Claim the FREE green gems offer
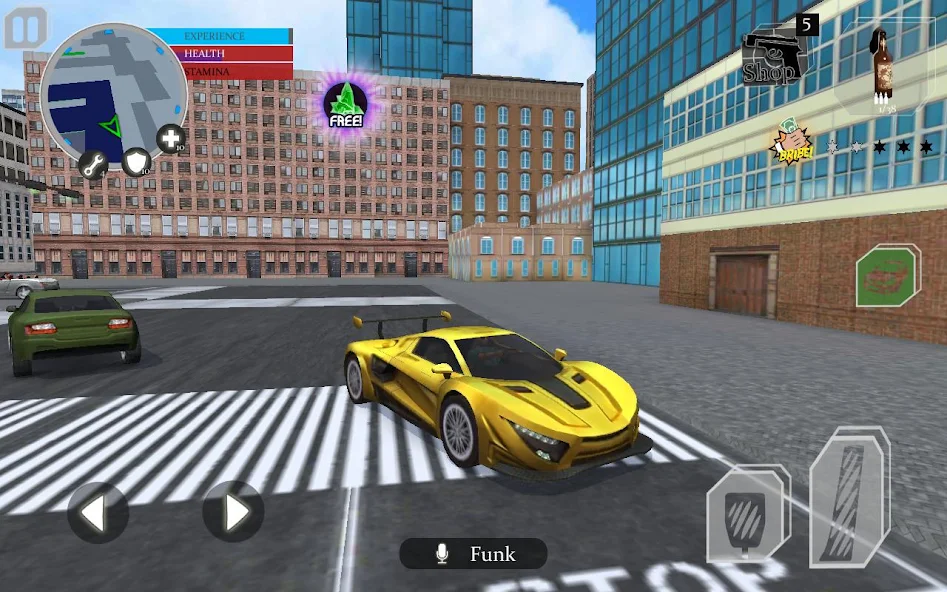The width and height of the screenshot is (947, 592). [345, 104]
